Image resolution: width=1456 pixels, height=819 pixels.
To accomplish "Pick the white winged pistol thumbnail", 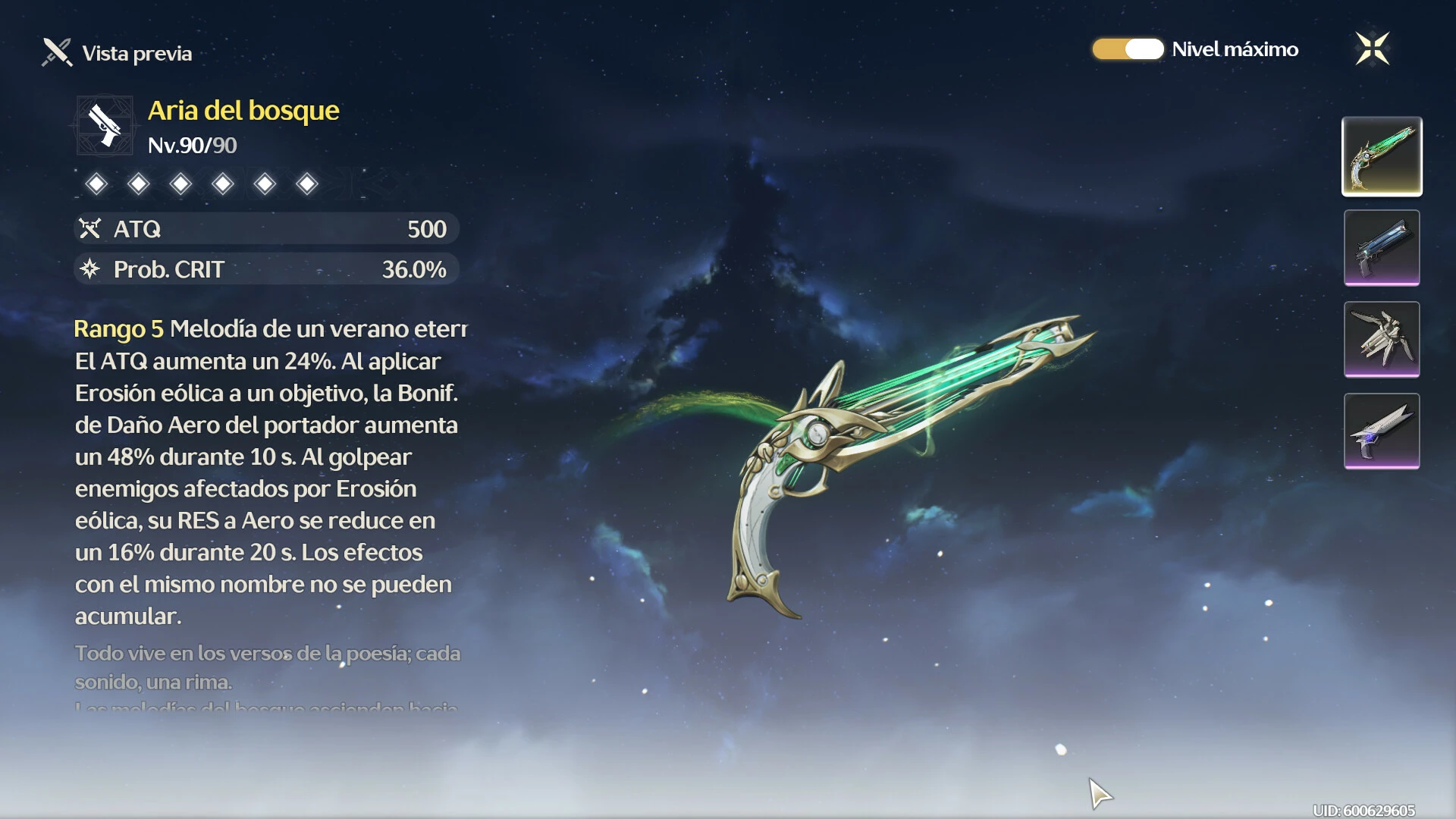I will [x=1382, y=339].
